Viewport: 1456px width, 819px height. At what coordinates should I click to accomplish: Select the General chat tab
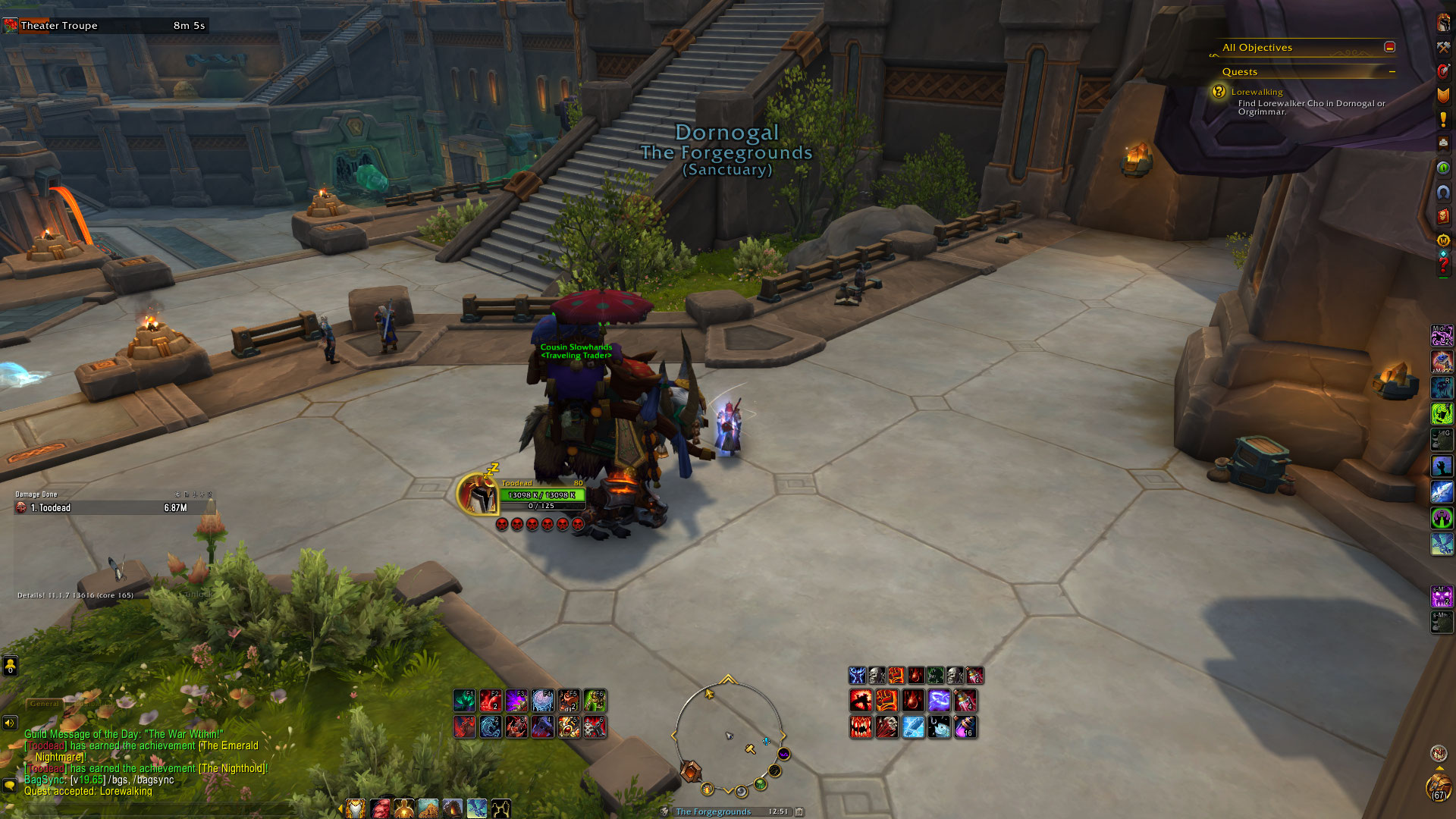click(x=44, y=704)
